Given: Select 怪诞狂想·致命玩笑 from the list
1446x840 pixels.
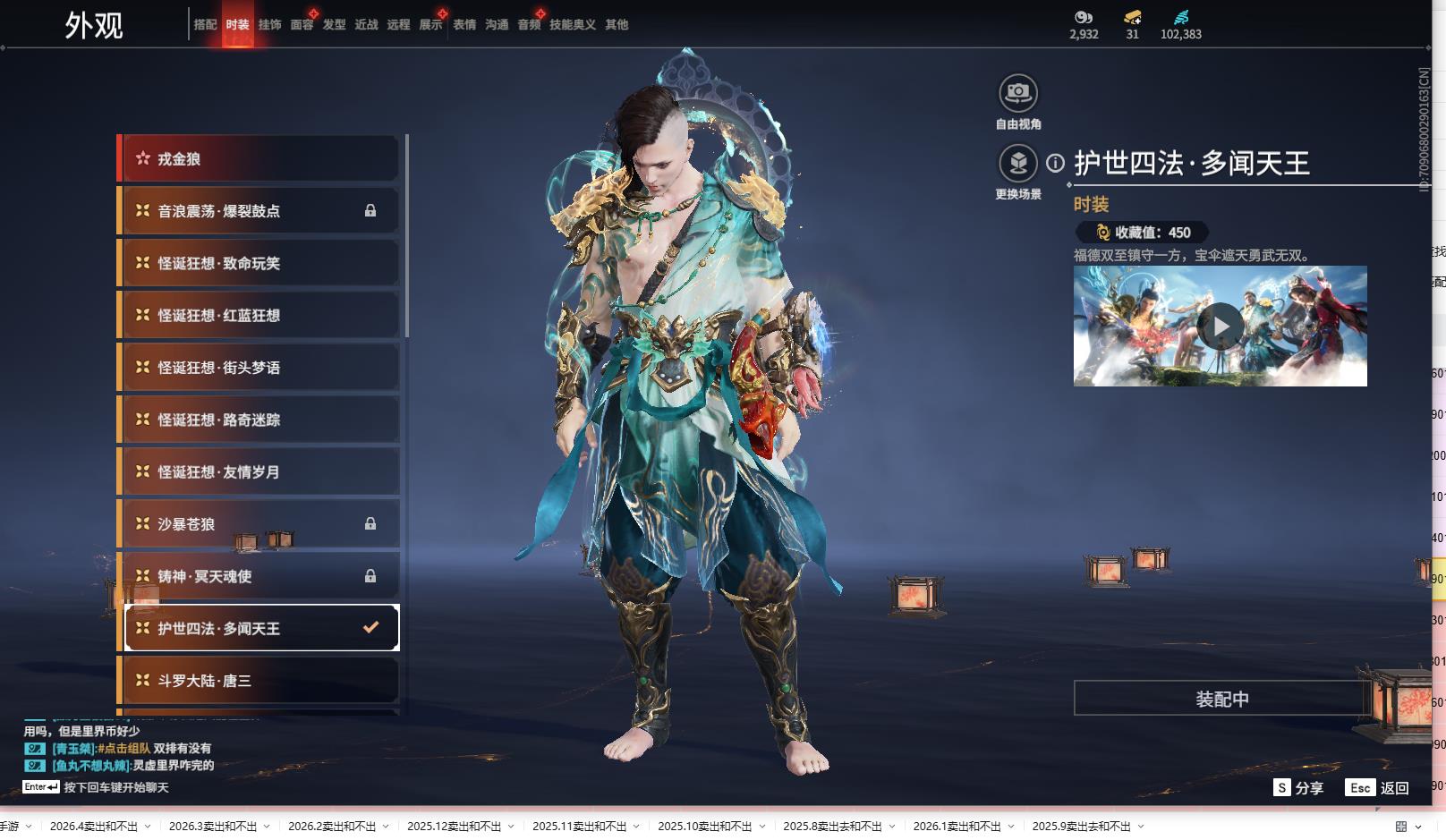Looking at the screenshot, I should (x=259, y=263).
